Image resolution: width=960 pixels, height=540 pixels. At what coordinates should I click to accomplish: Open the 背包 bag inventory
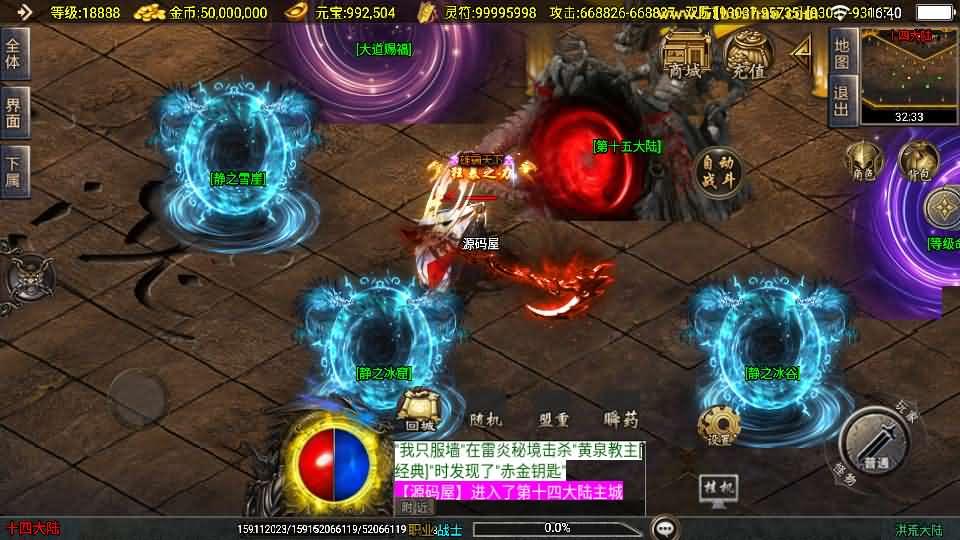[918, 162]
